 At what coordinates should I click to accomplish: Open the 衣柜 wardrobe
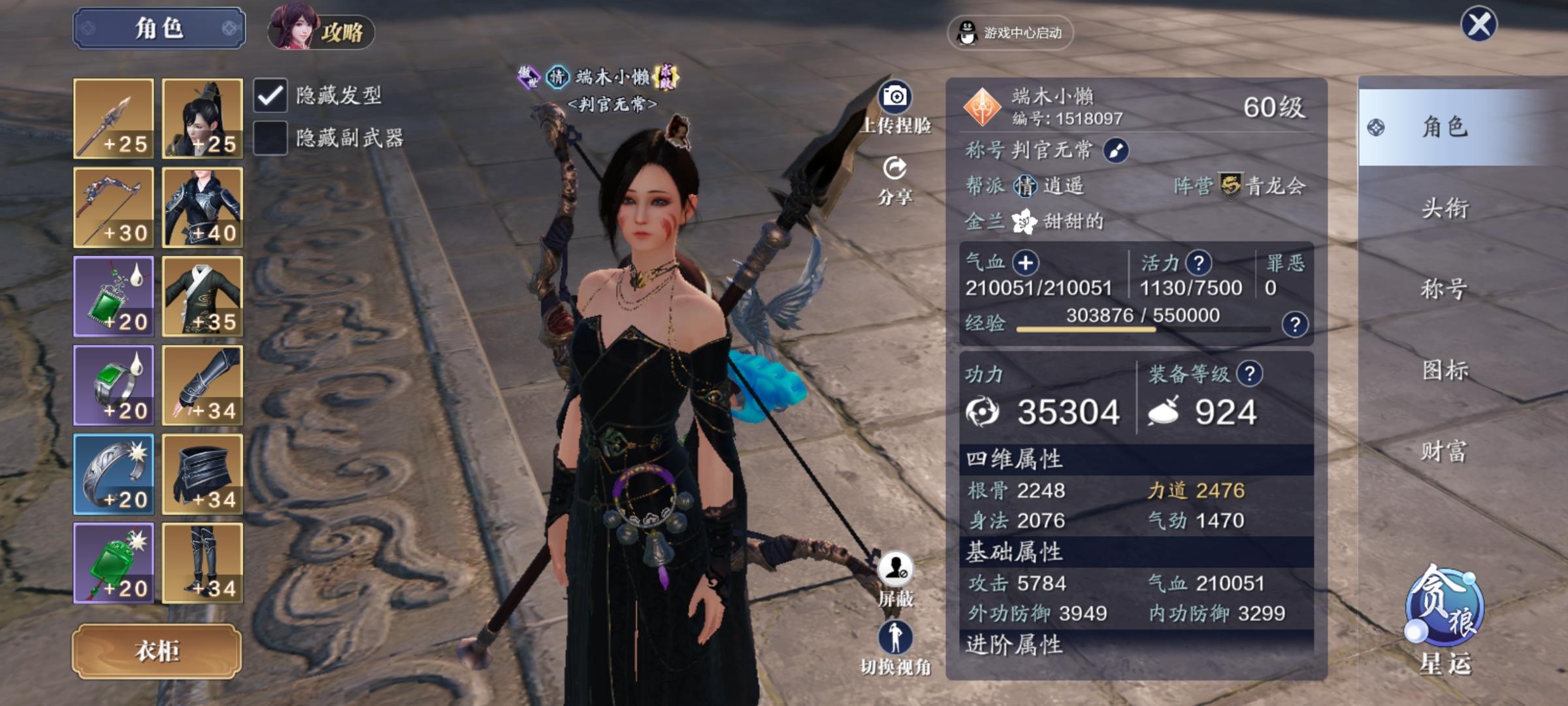[x=157, y=651]
